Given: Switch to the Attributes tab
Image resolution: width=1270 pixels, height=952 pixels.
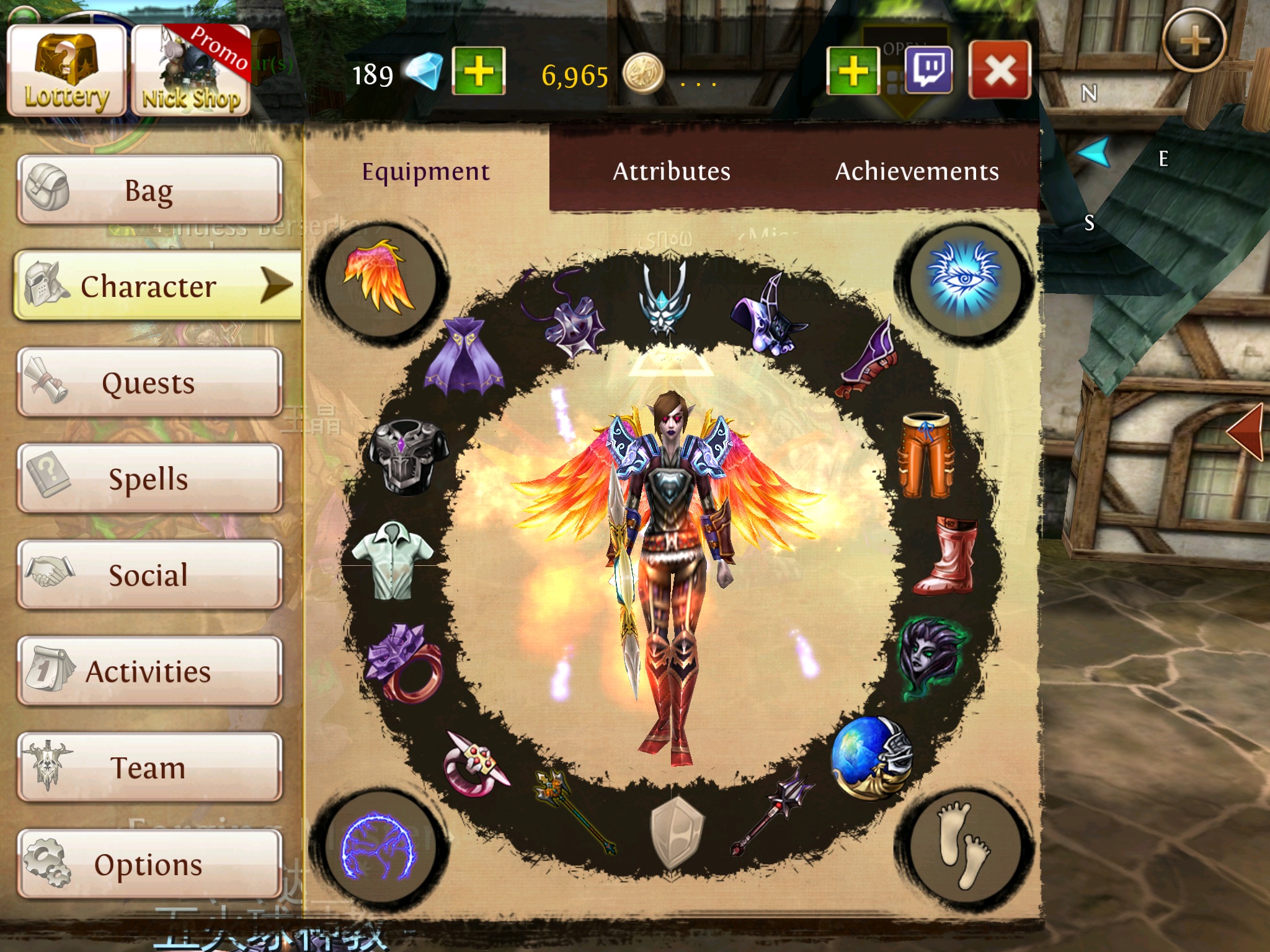Looking at the screenshot, I should pyautogui.click(x=671, y=171).
